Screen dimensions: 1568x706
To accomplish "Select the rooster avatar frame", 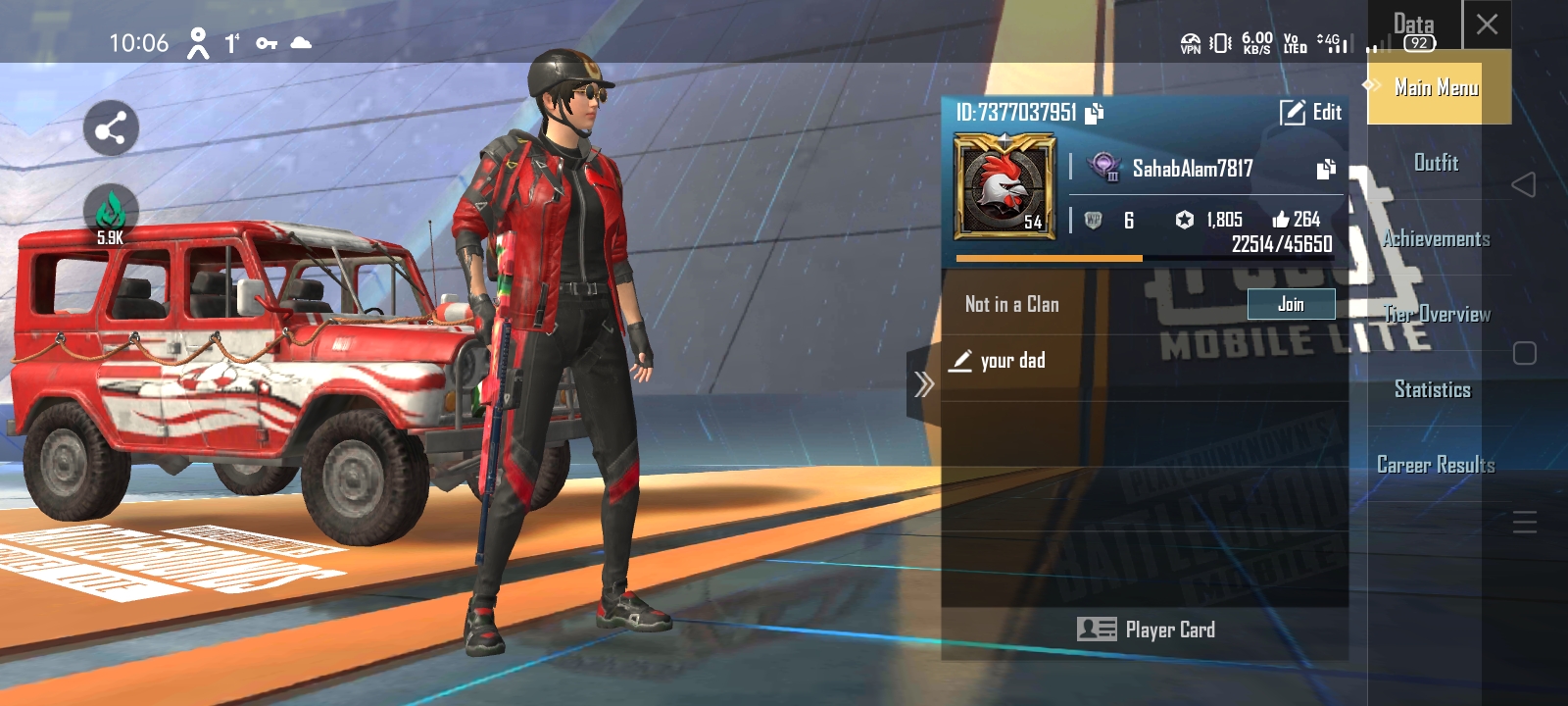I will [1004, 186].
